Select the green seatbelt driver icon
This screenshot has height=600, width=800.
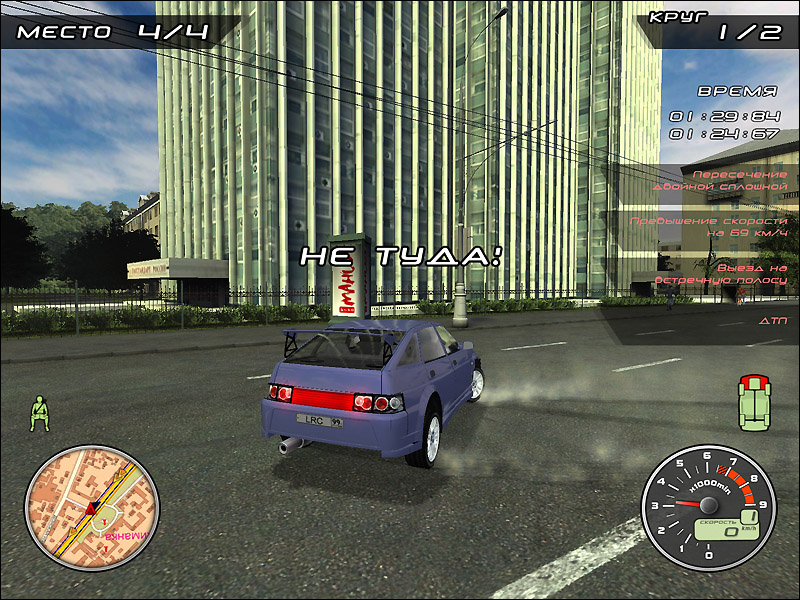pyautogui.click(x=40, y=412)
